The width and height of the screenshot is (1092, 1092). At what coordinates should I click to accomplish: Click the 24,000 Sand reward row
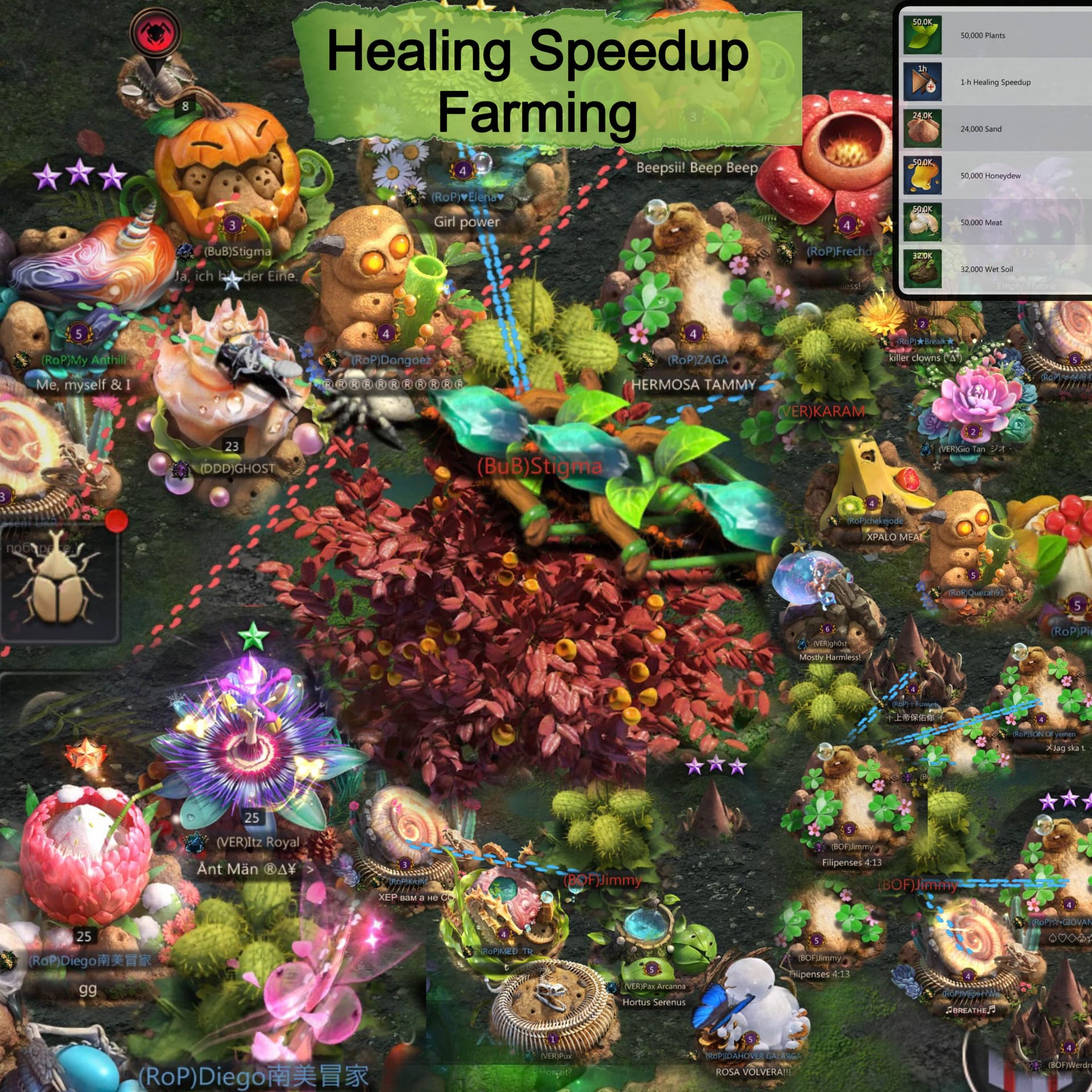(995, 129)
